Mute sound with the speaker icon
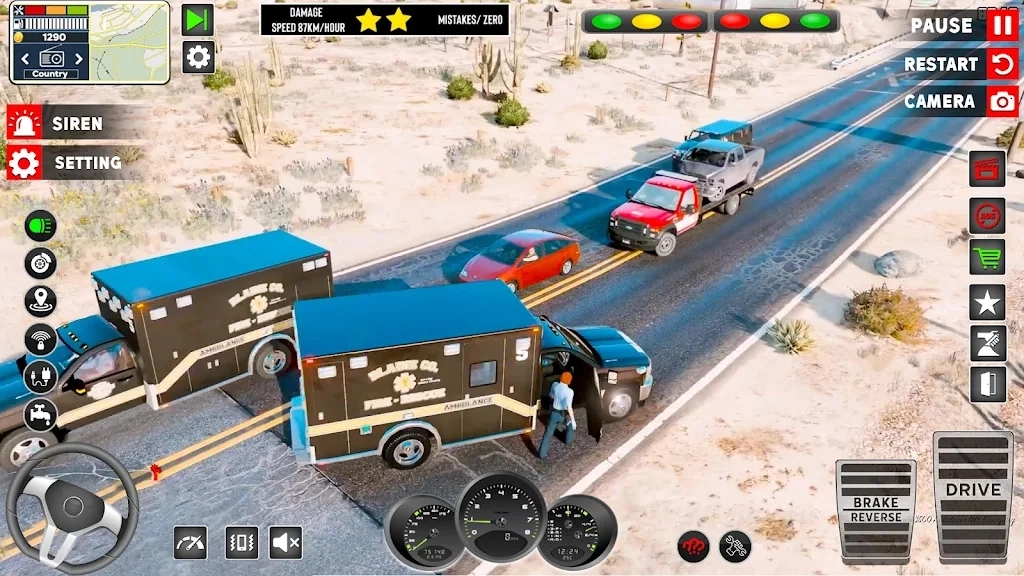 [x=286, y=542]
